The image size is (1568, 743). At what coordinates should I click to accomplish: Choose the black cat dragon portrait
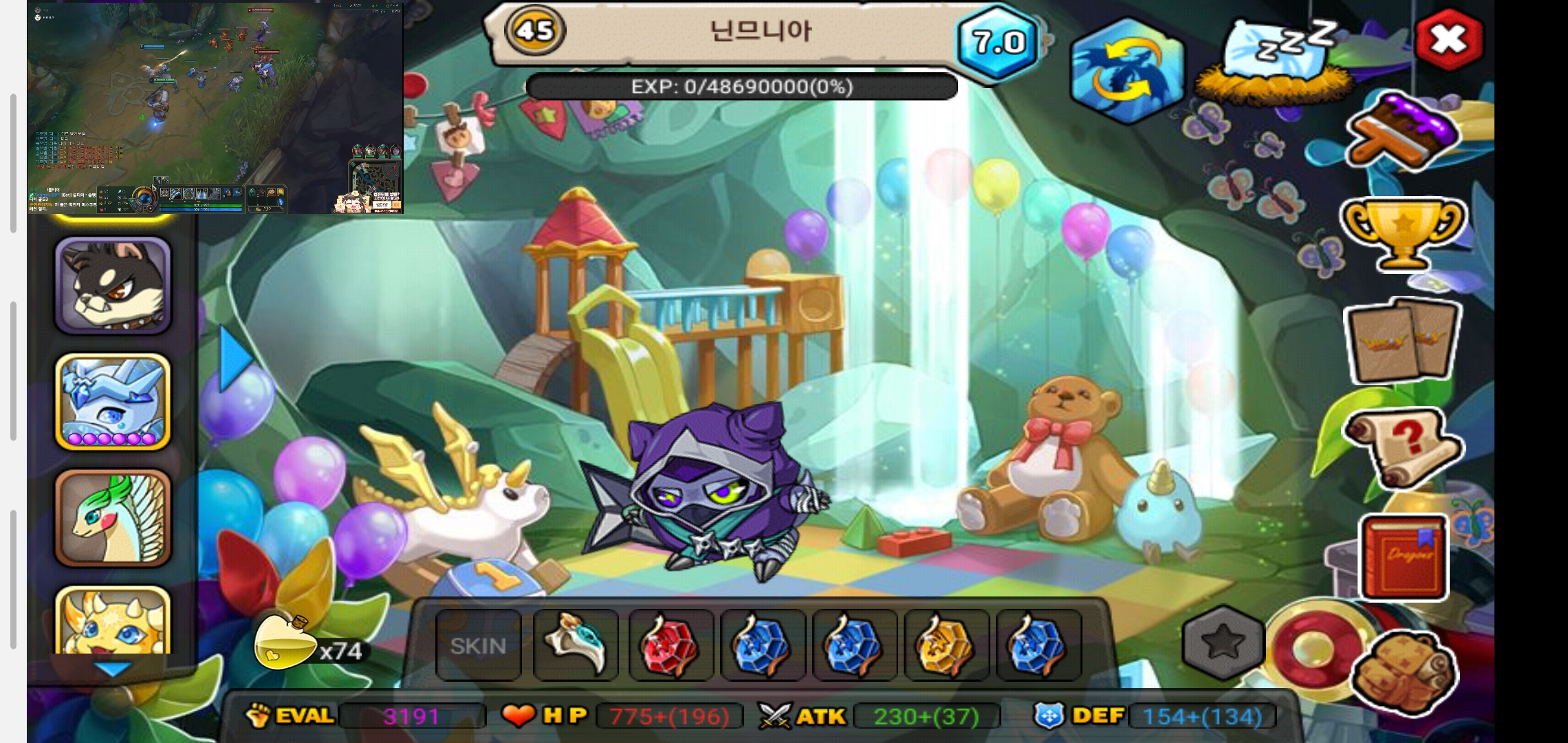click(x=113, y=286)
